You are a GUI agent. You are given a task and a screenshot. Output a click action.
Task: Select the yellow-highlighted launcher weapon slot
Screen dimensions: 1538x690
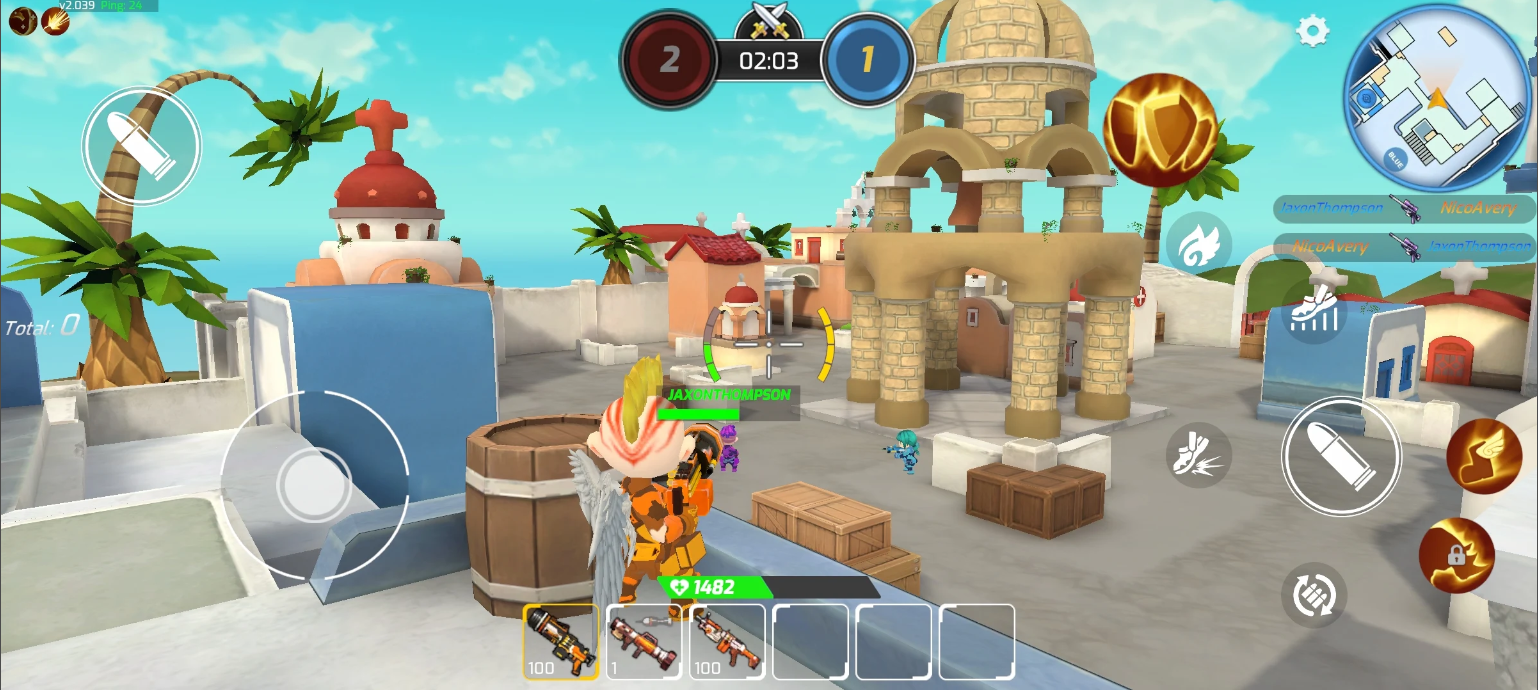pos(560,642)
